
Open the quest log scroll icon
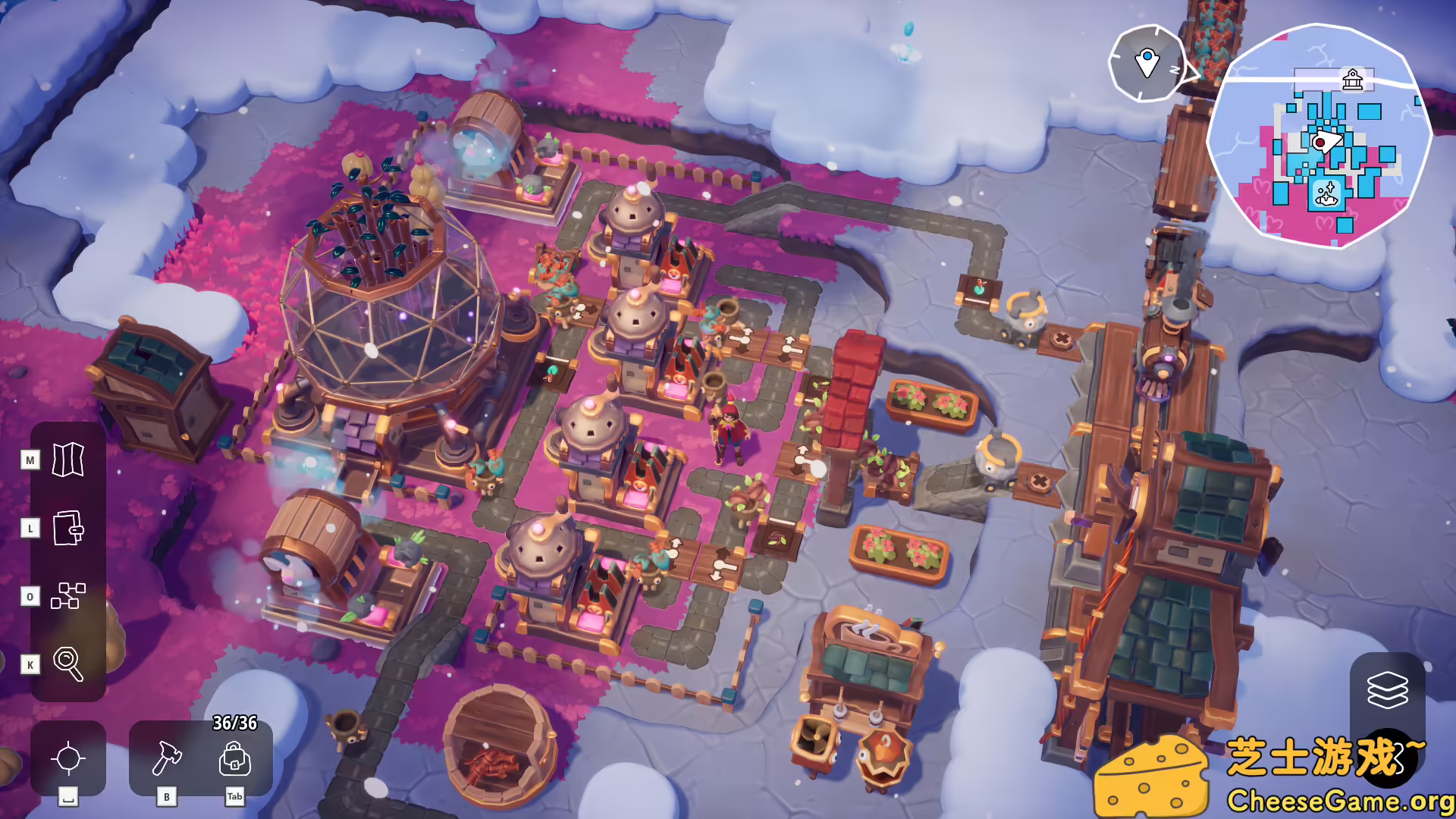pos(68,528)
